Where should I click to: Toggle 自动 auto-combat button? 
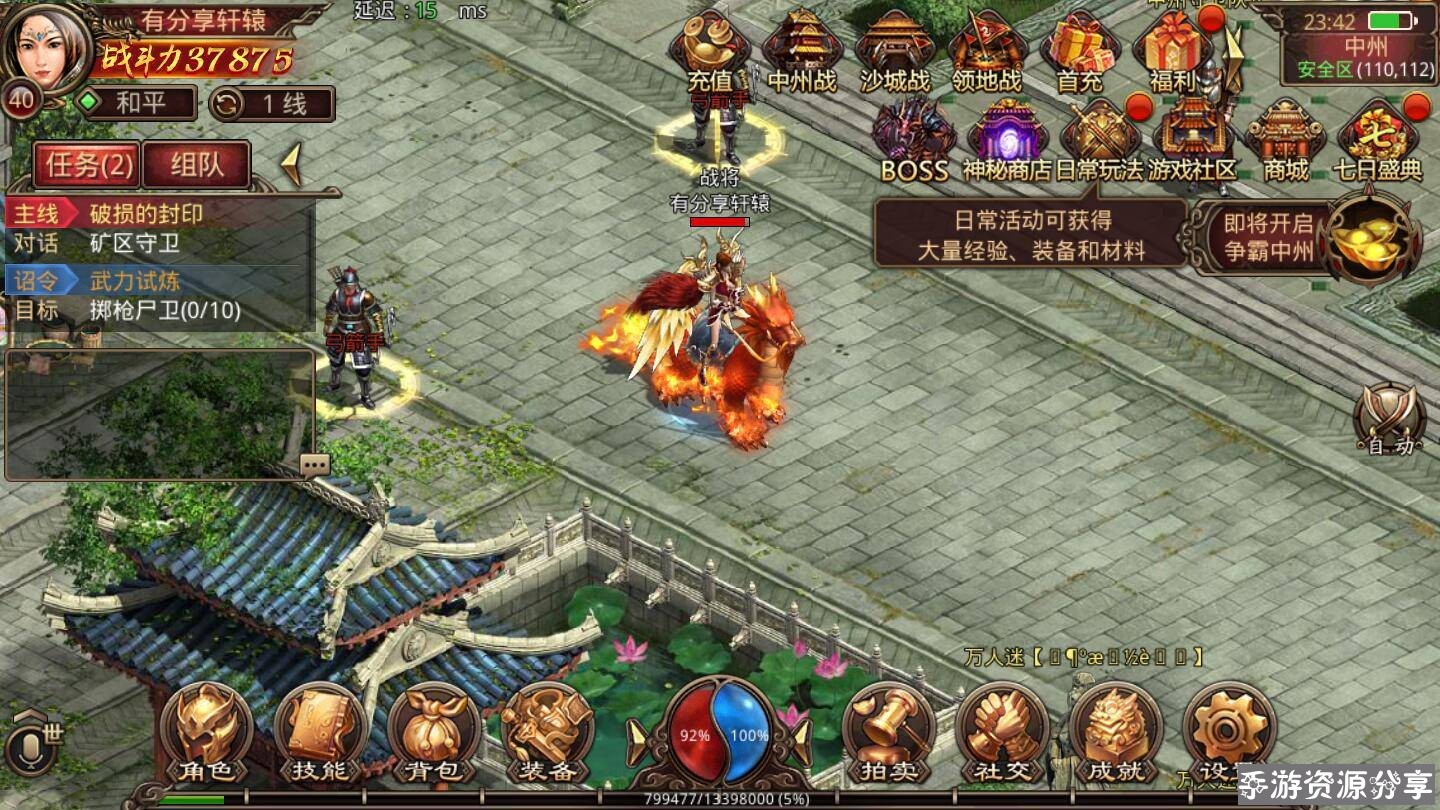tap(1391, 420)
